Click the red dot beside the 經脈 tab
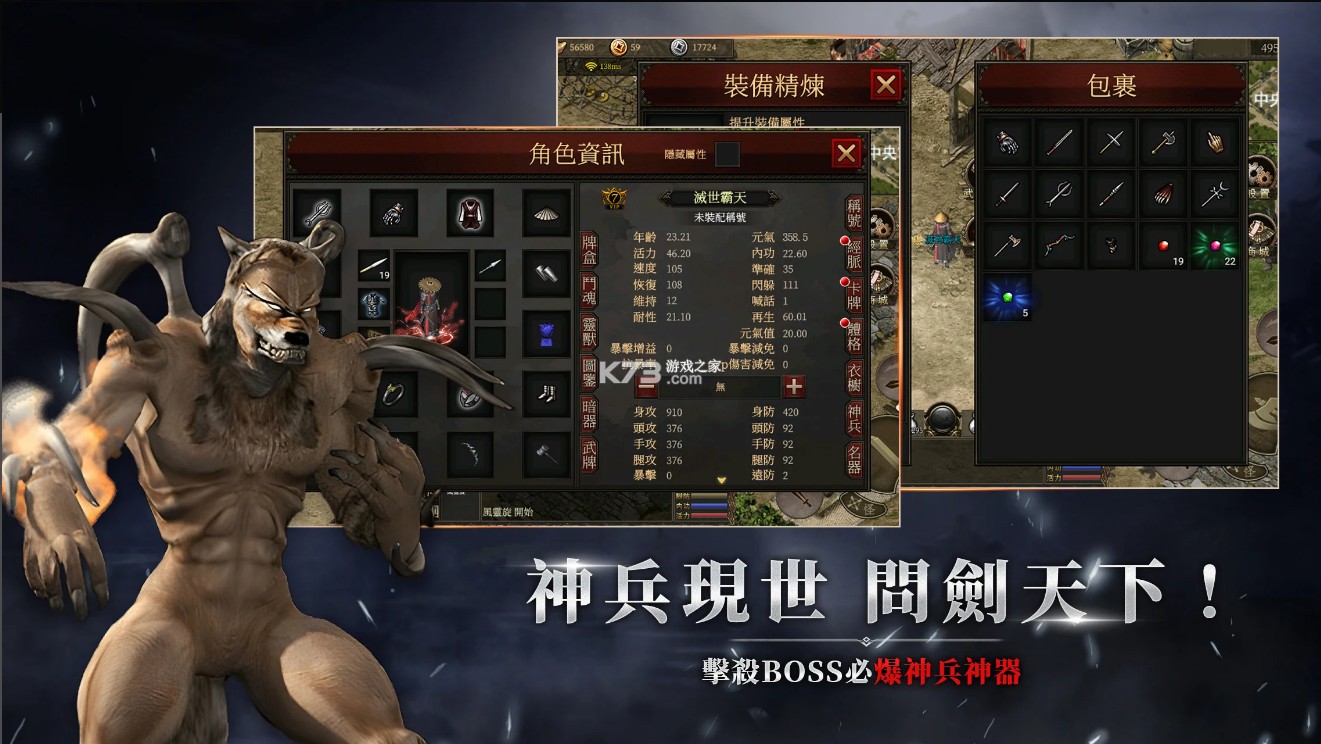This screenshot has width=1321, height=744. [845, 240]
